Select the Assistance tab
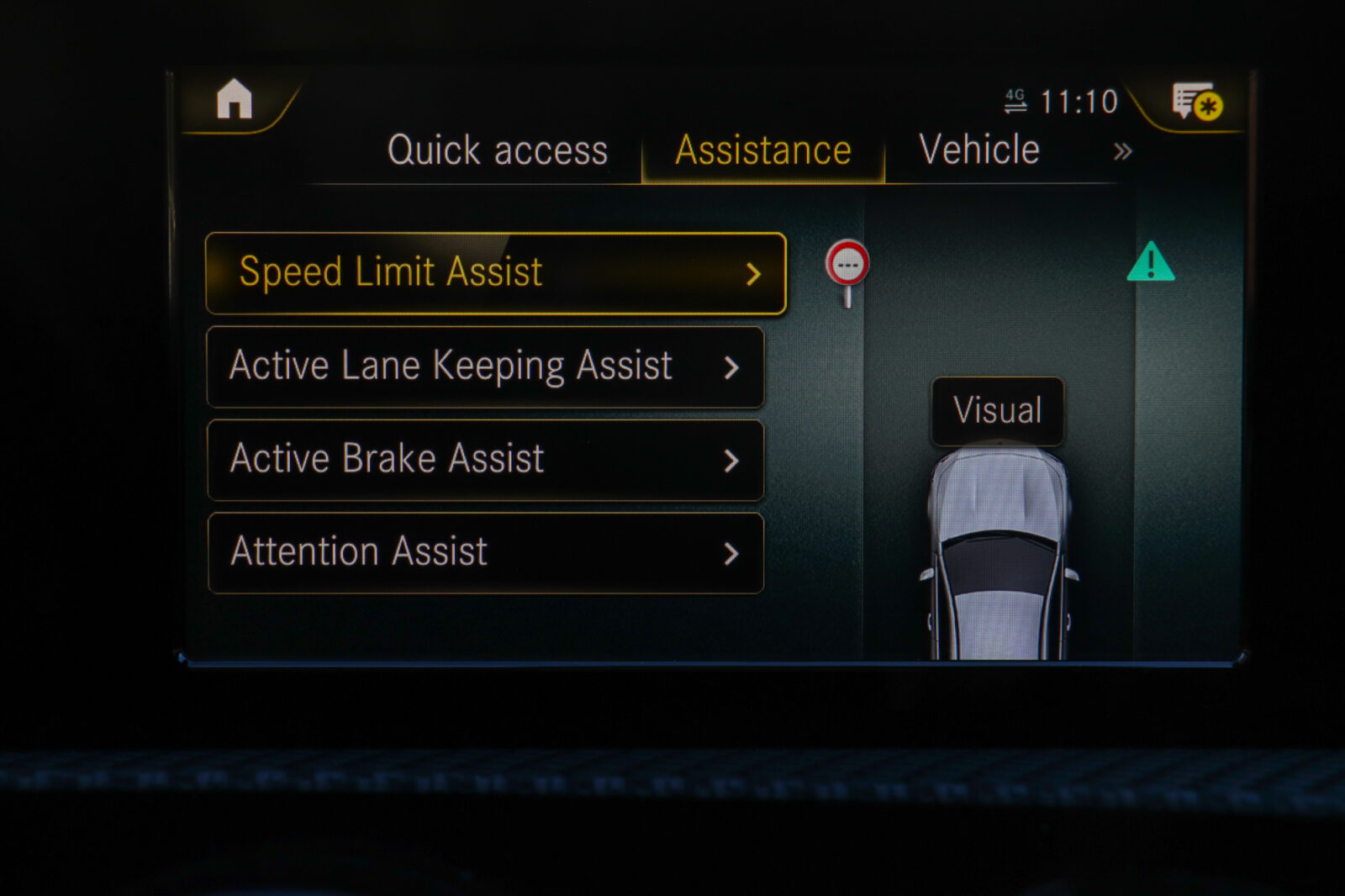 763,151
